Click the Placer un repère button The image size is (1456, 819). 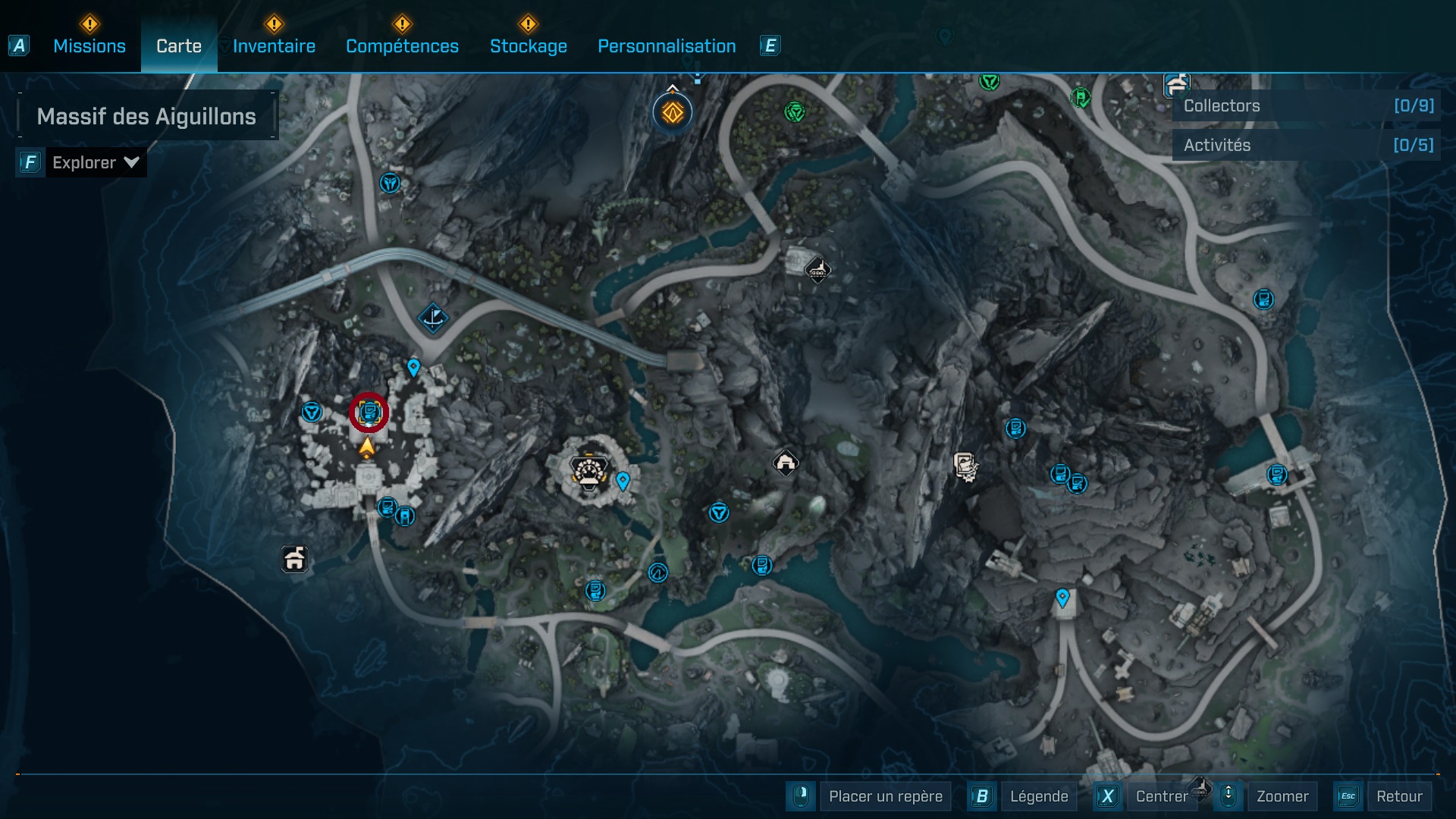coord(884,796)
